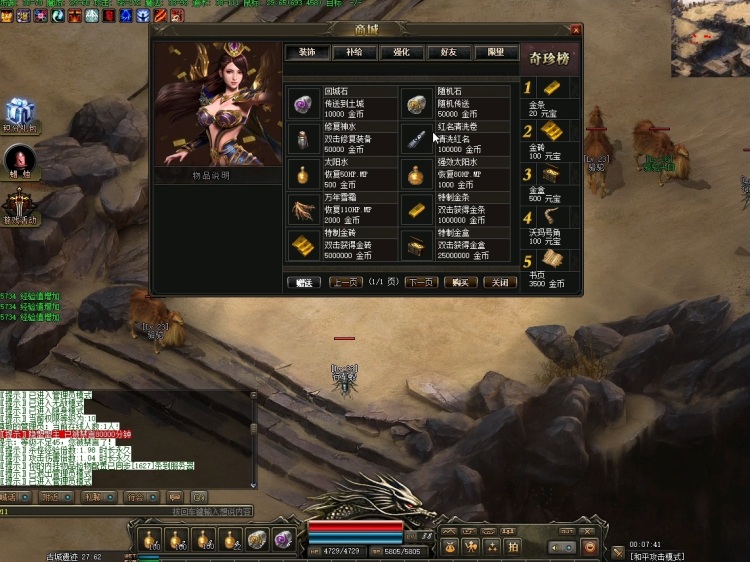Select the 强化 shop tab

point(401,52)
